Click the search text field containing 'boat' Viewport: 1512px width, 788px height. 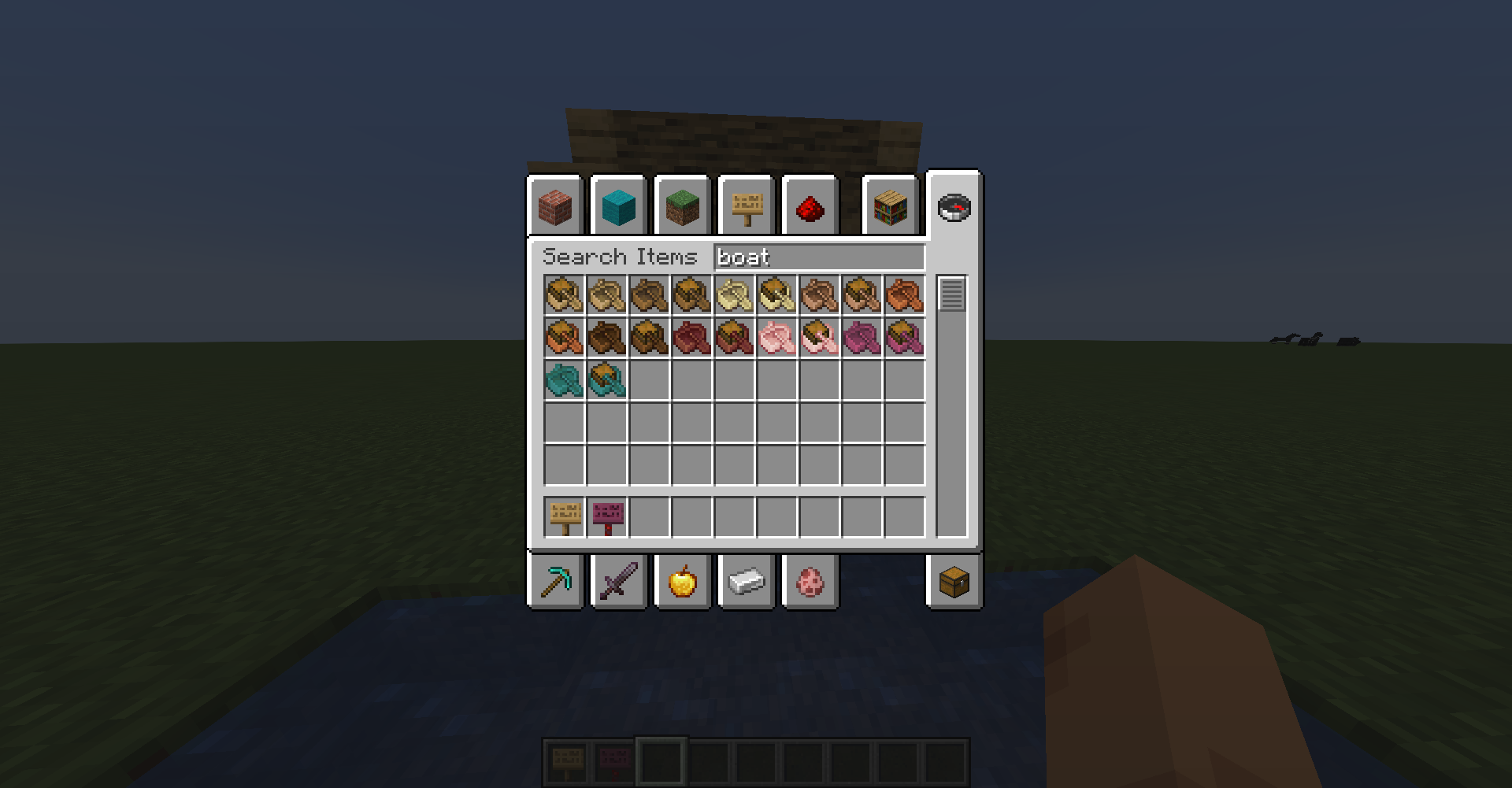819,257
